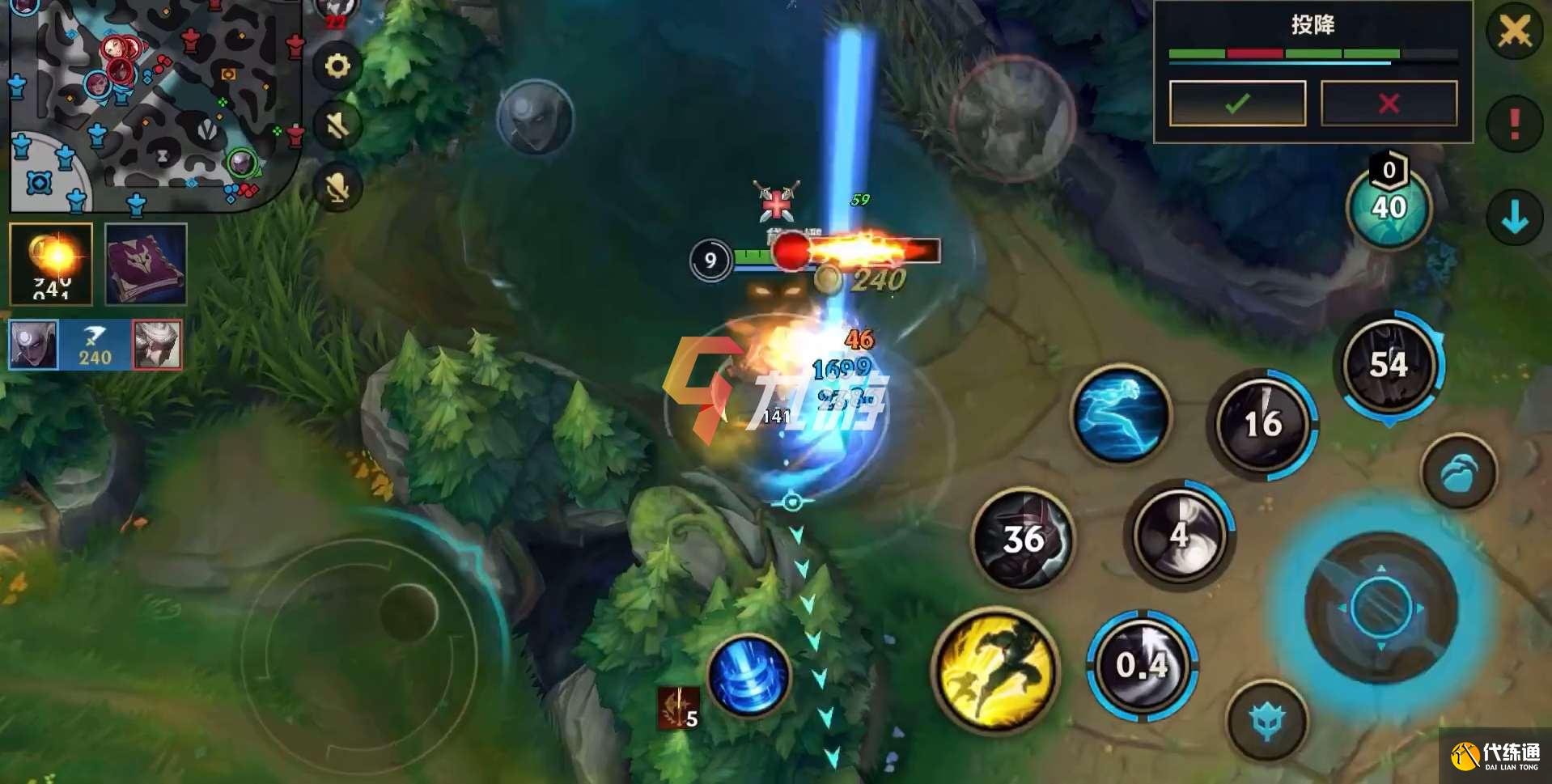Use the ability showing 36 cooldown
The width and height of the screenshot is (1552, 784).
(x=1023, y=539)
